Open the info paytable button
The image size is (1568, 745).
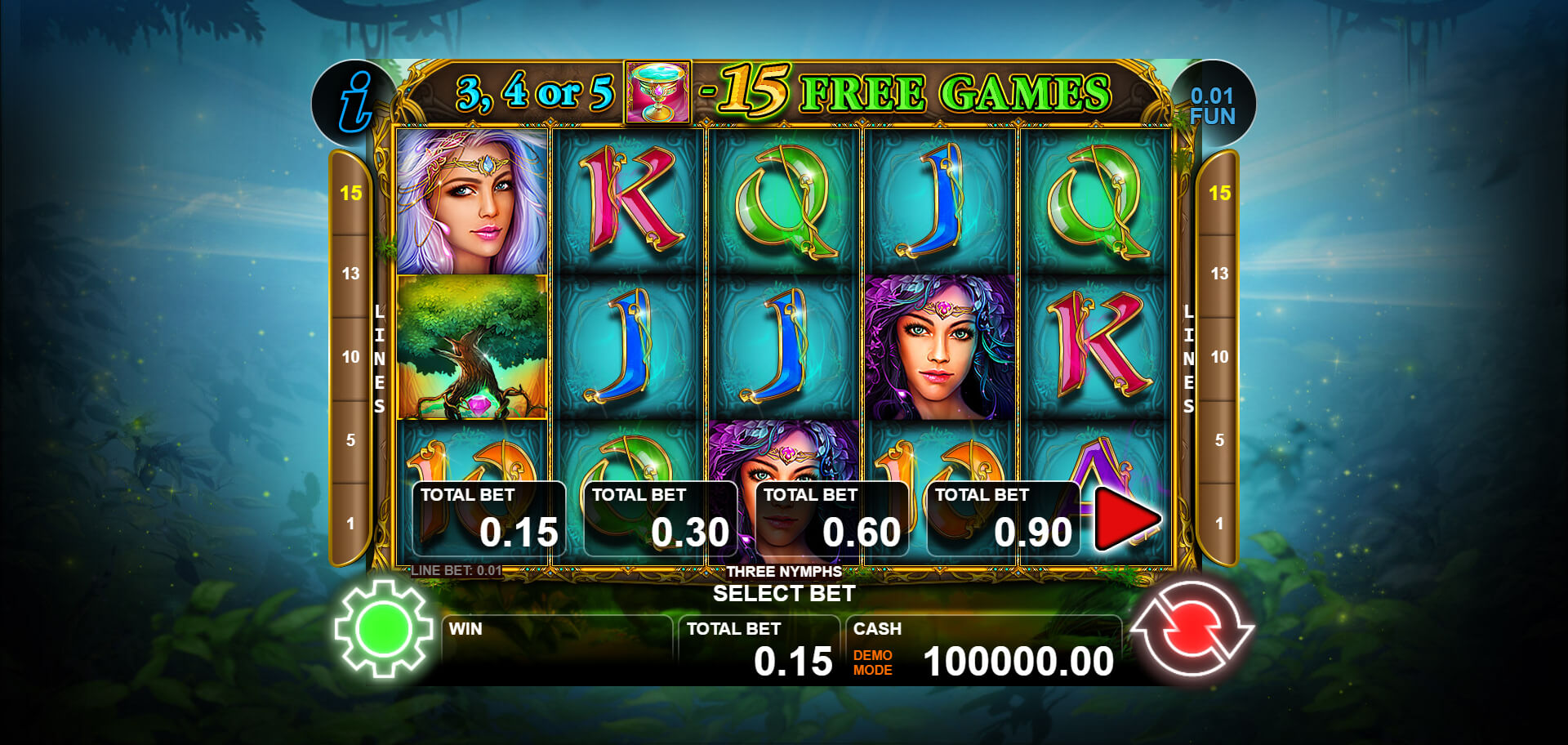(x=354, y=103)
